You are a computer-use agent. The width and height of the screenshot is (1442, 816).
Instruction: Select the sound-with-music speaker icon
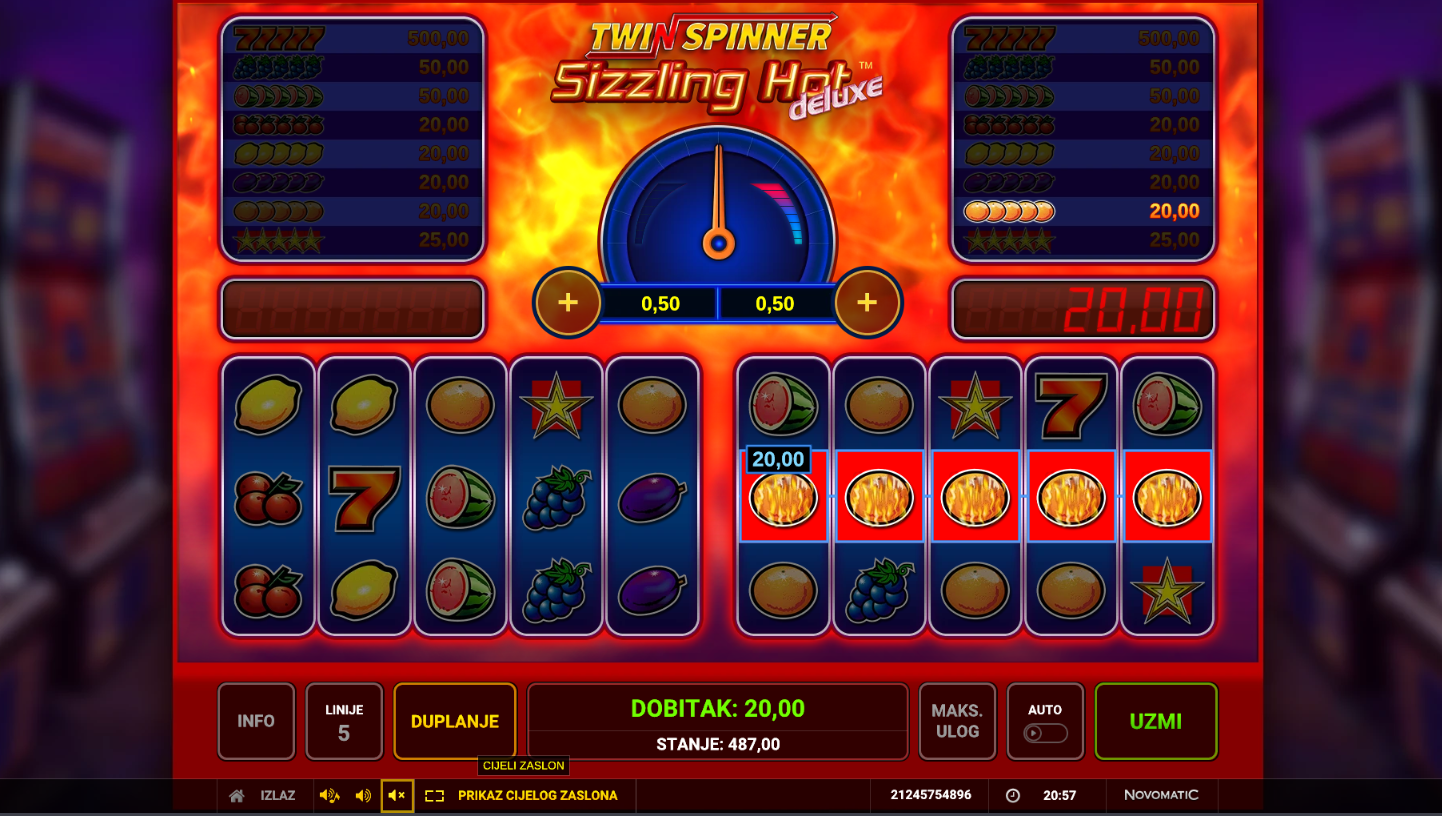click(x=329, y=796)
